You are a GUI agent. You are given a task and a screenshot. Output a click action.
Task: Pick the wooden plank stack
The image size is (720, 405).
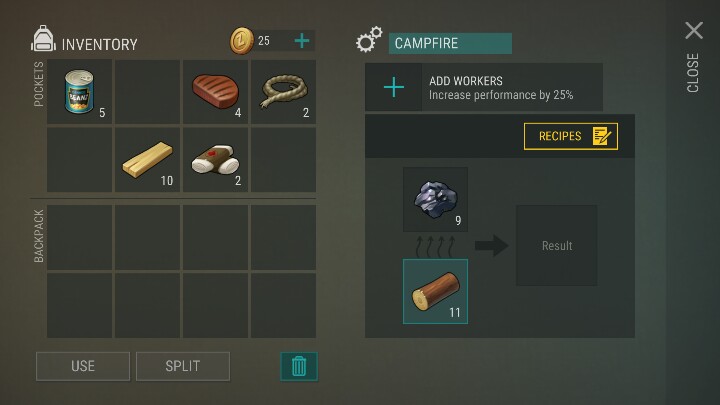(x=148, y=160)
